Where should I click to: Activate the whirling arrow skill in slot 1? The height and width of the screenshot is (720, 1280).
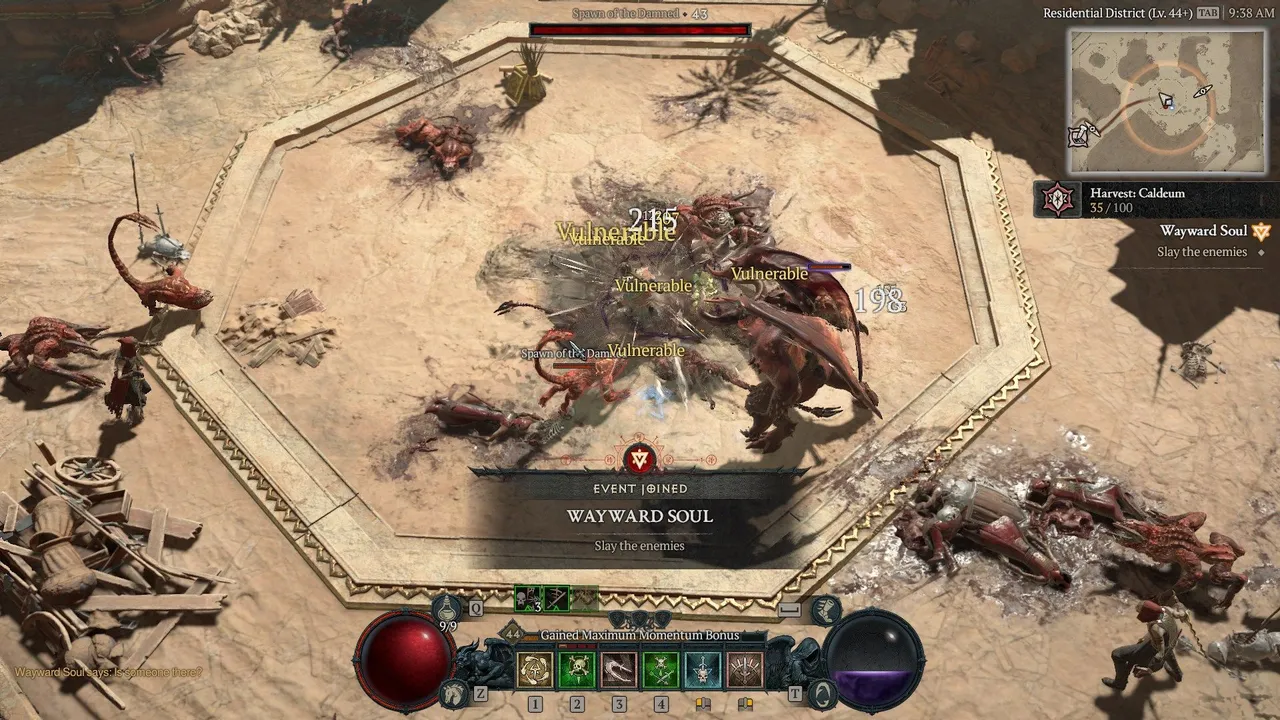pos(535,670)
